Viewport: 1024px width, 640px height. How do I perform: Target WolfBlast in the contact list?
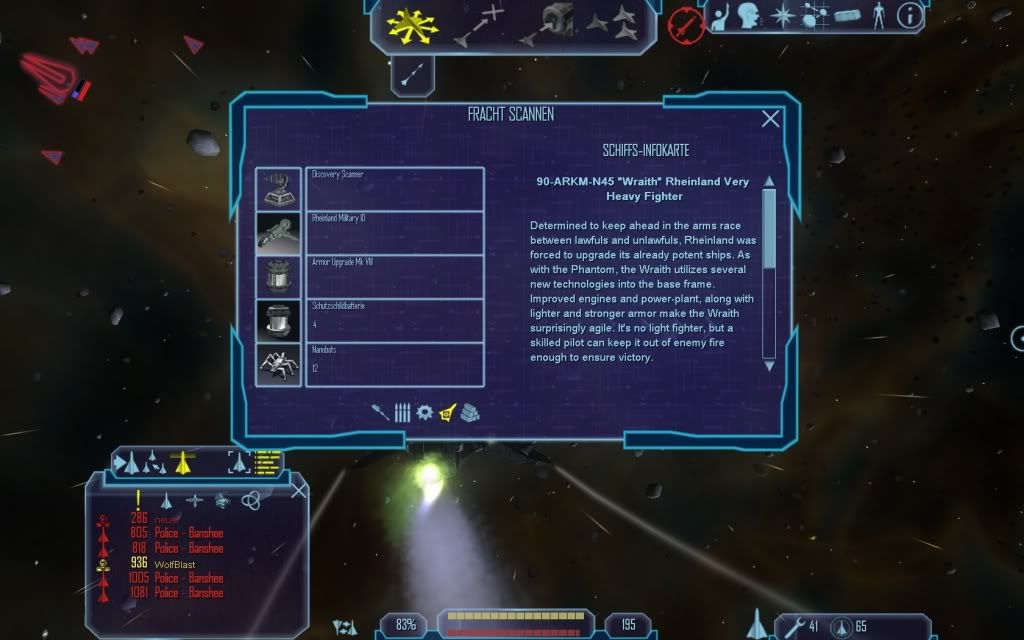tap(174, 564)
